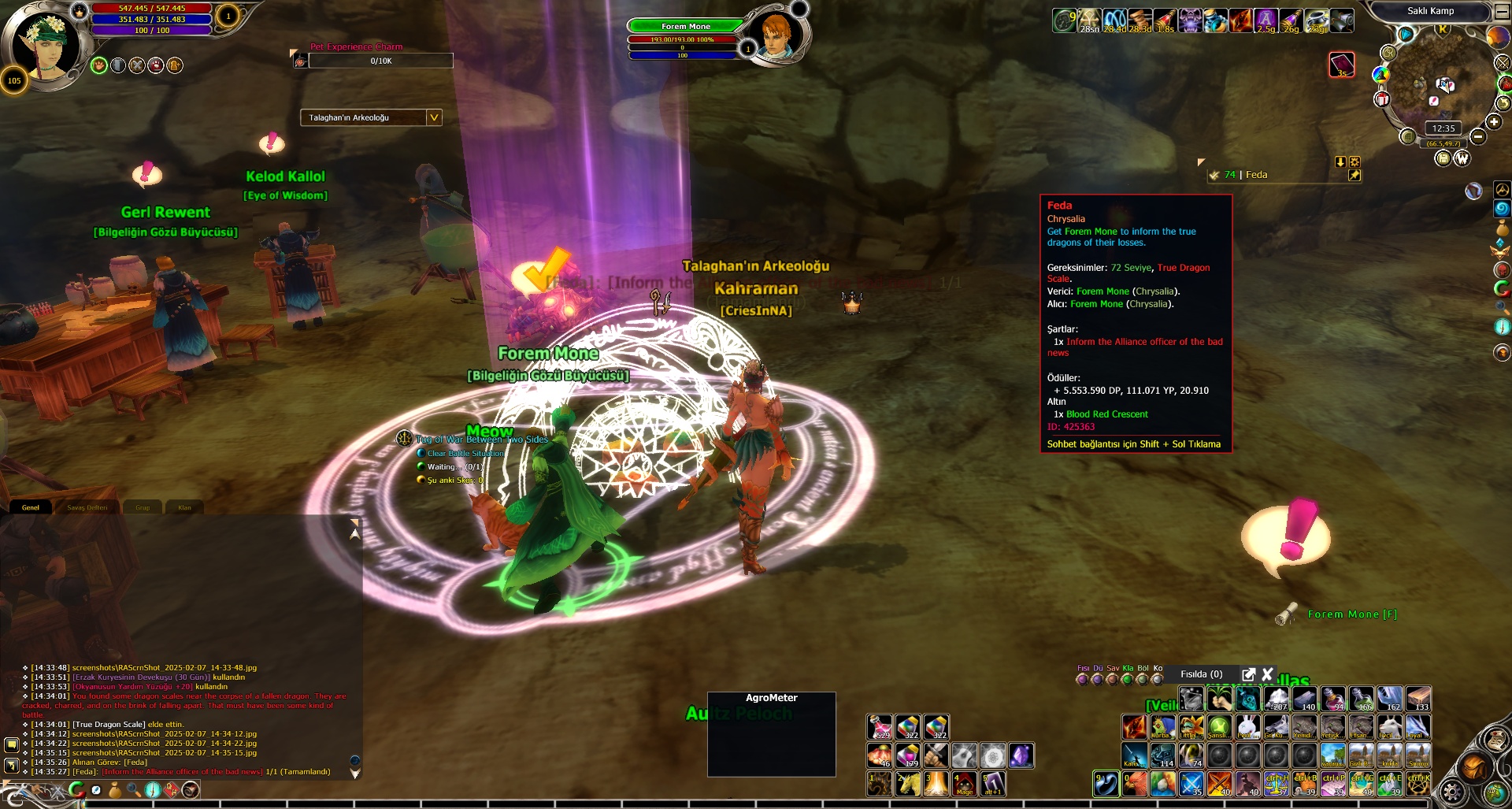Screen dimensions: 1512x809
Task: Select the Feda quest in tracker
Action: click(1256, 175)
